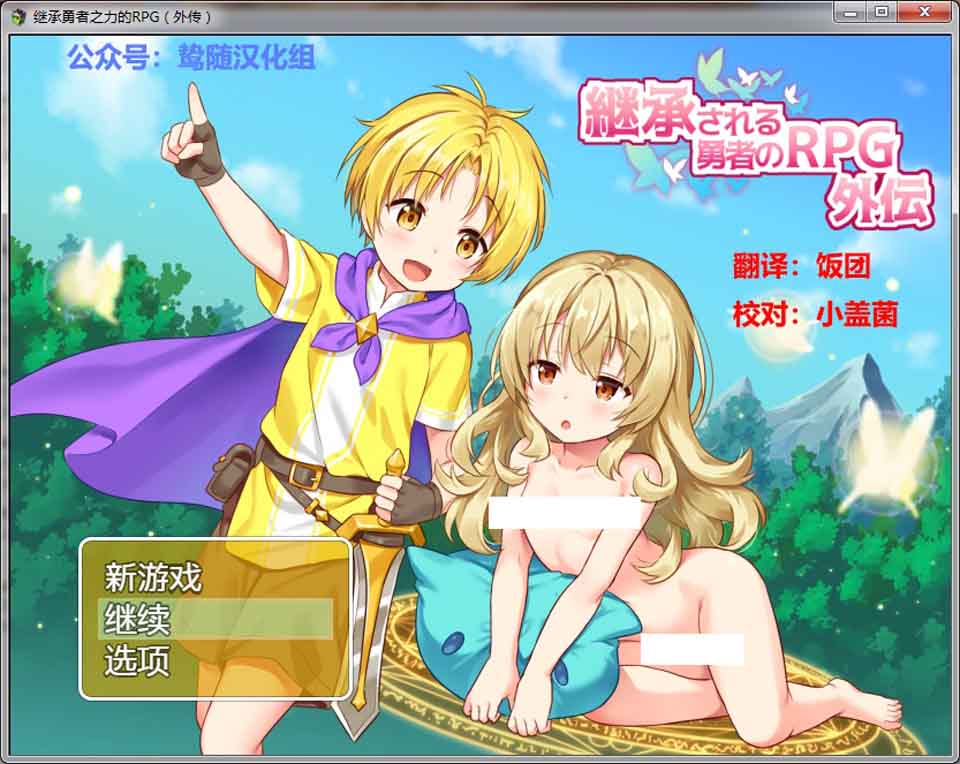Start a new game (新游戏)

154,577
